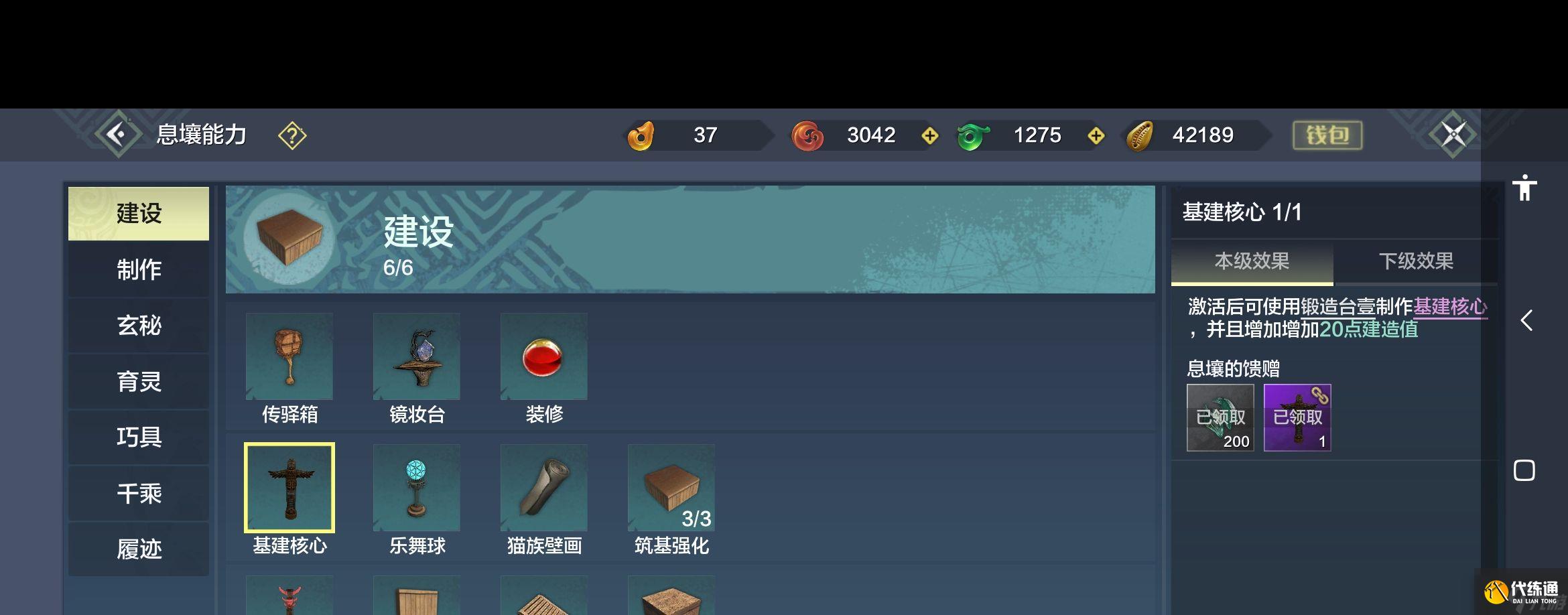Open the help question-mark icon beside 息壤能力
1568x615 pixels.
[291, 135]
